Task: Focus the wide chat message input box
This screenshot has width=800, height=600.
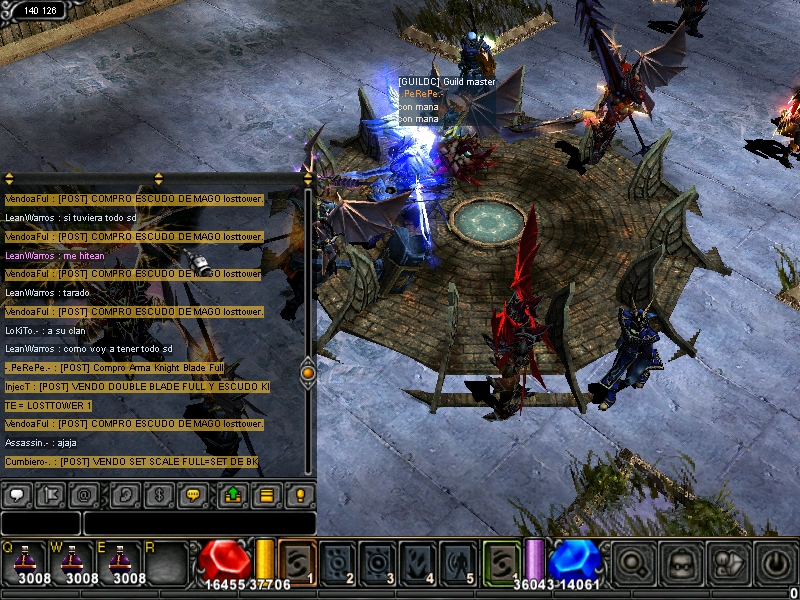Action: (199, 522)
